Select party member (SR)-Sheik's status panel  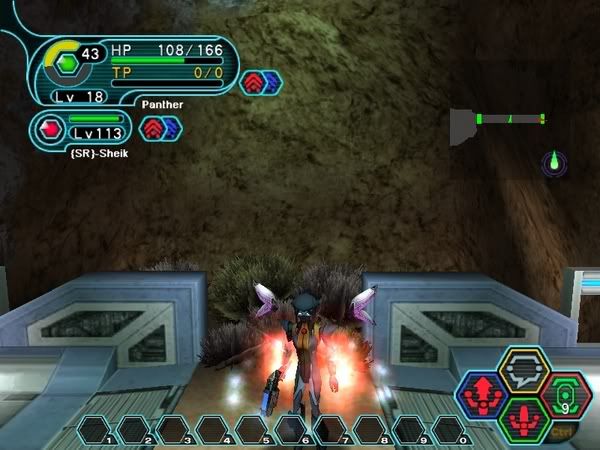point(84,128)
